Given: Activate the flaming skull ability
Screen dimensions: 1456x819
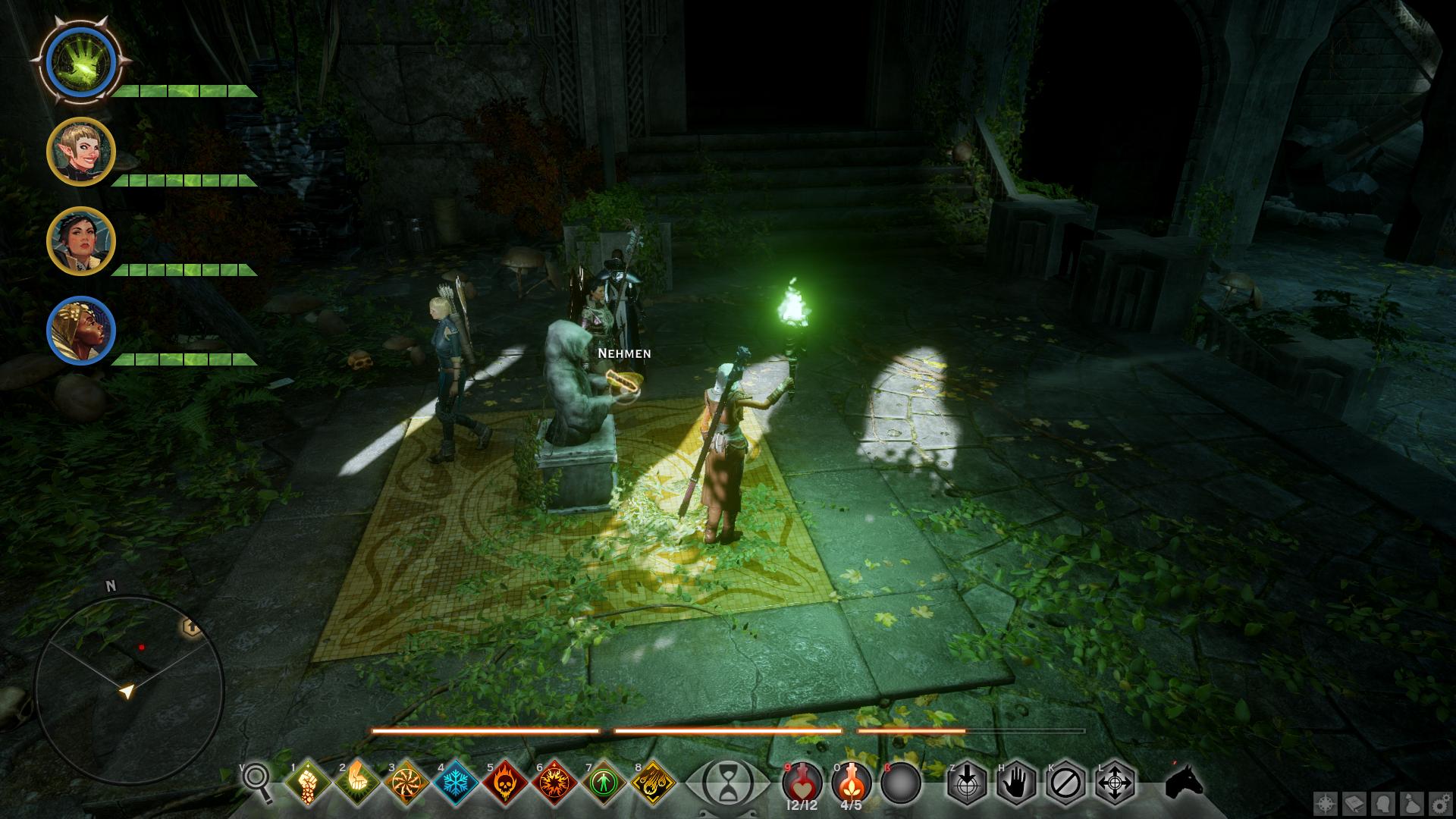Looking at the screenshot, I should pyautogui.click(x=505, y=782).
